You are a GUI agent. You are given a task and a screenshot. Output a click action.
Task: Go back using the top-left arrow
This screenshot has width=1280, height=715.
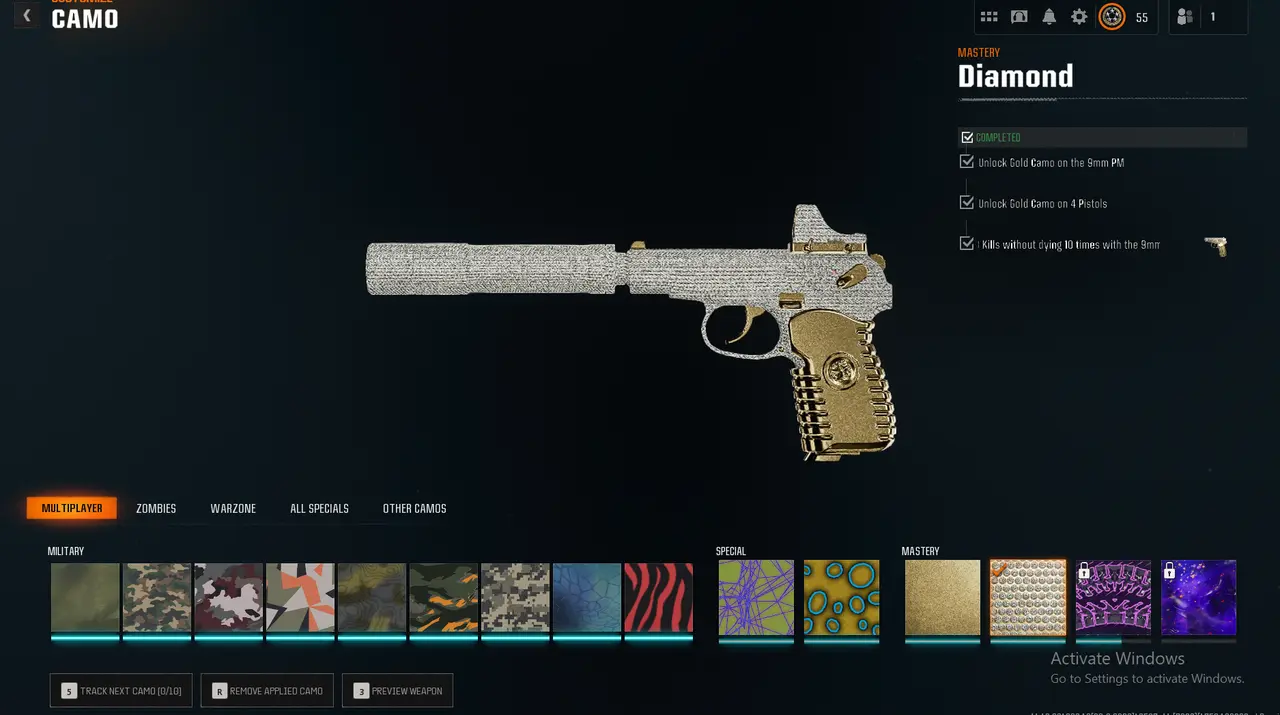pyautogui.click(x=27, y=16)
